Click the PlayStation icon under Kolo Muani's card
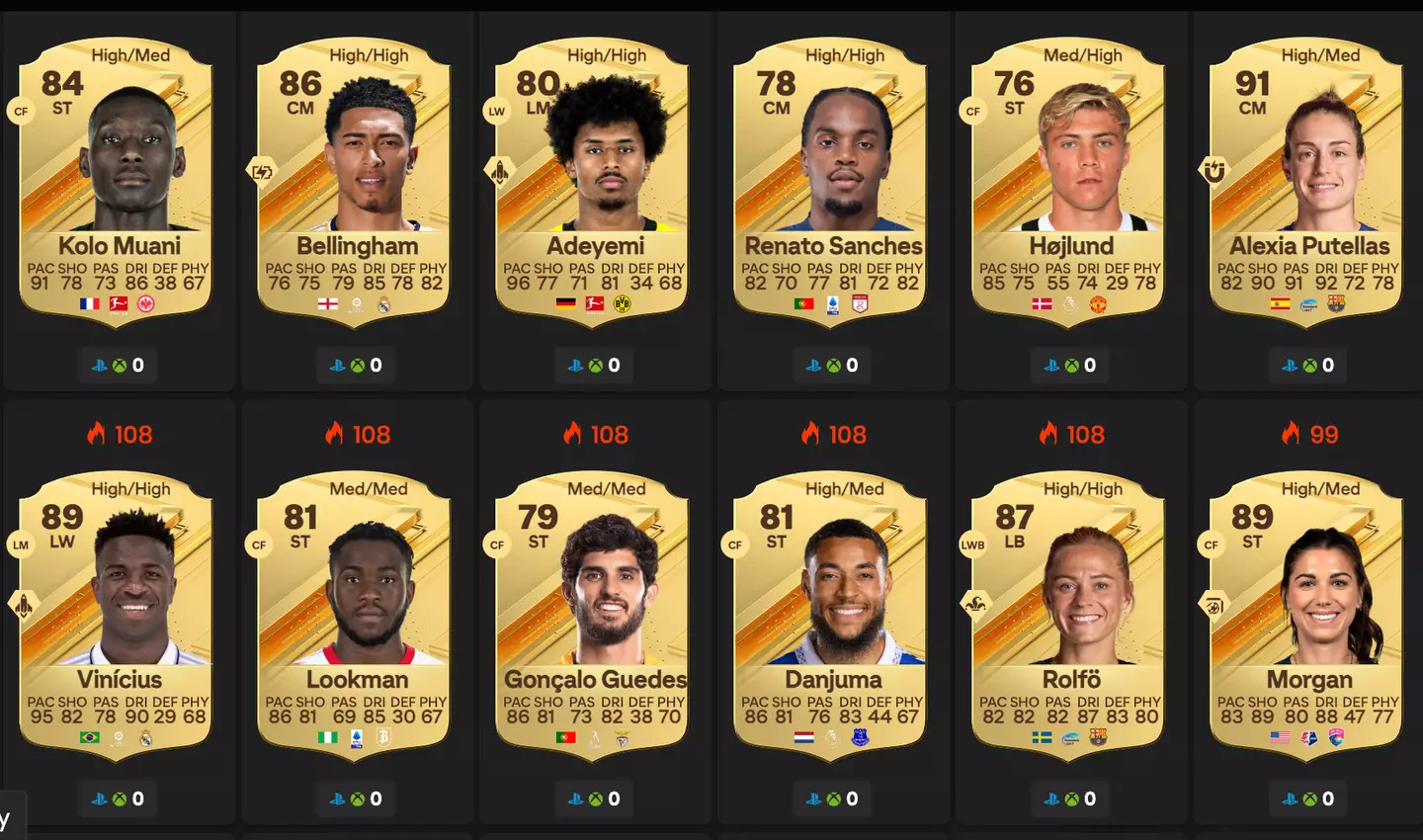Image resolution: width=1423 pixels, height=840 pixels. coord(100,365)
